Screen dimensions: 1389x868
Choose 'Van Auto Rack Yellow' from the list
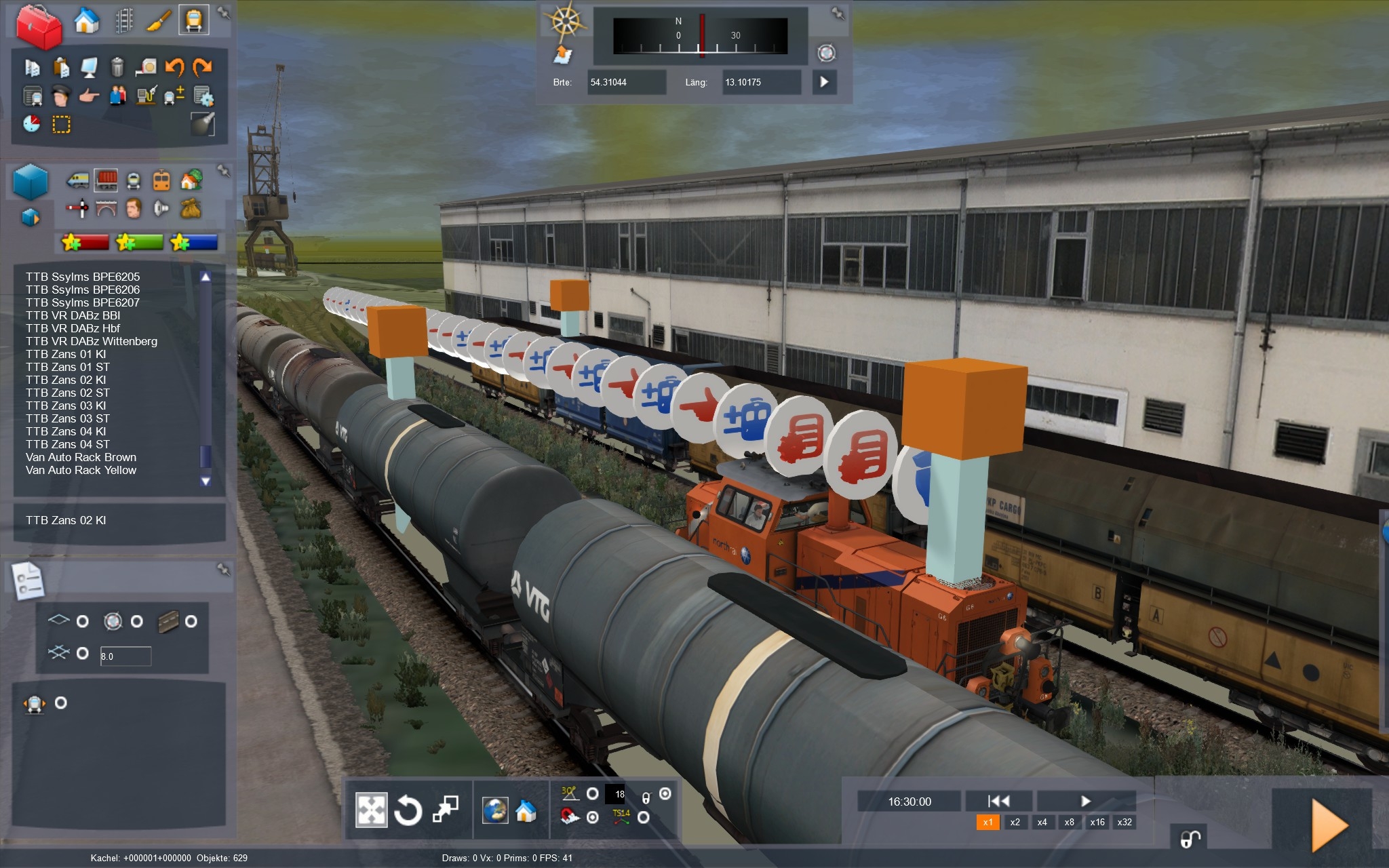pos(81,470)
